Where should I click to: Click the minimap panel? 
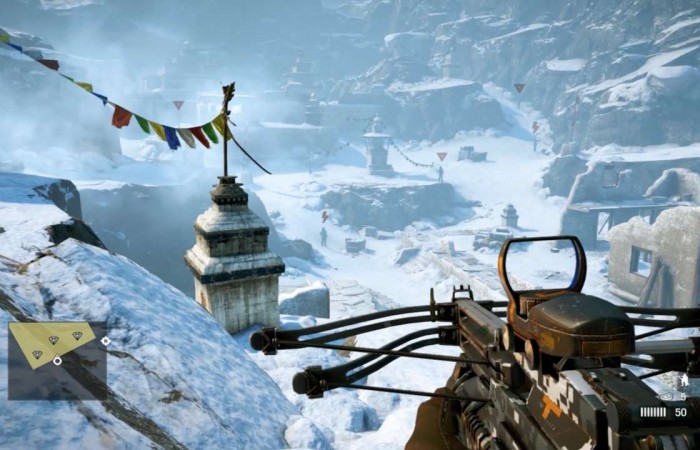pyautogui.click(x=56, y=359)
